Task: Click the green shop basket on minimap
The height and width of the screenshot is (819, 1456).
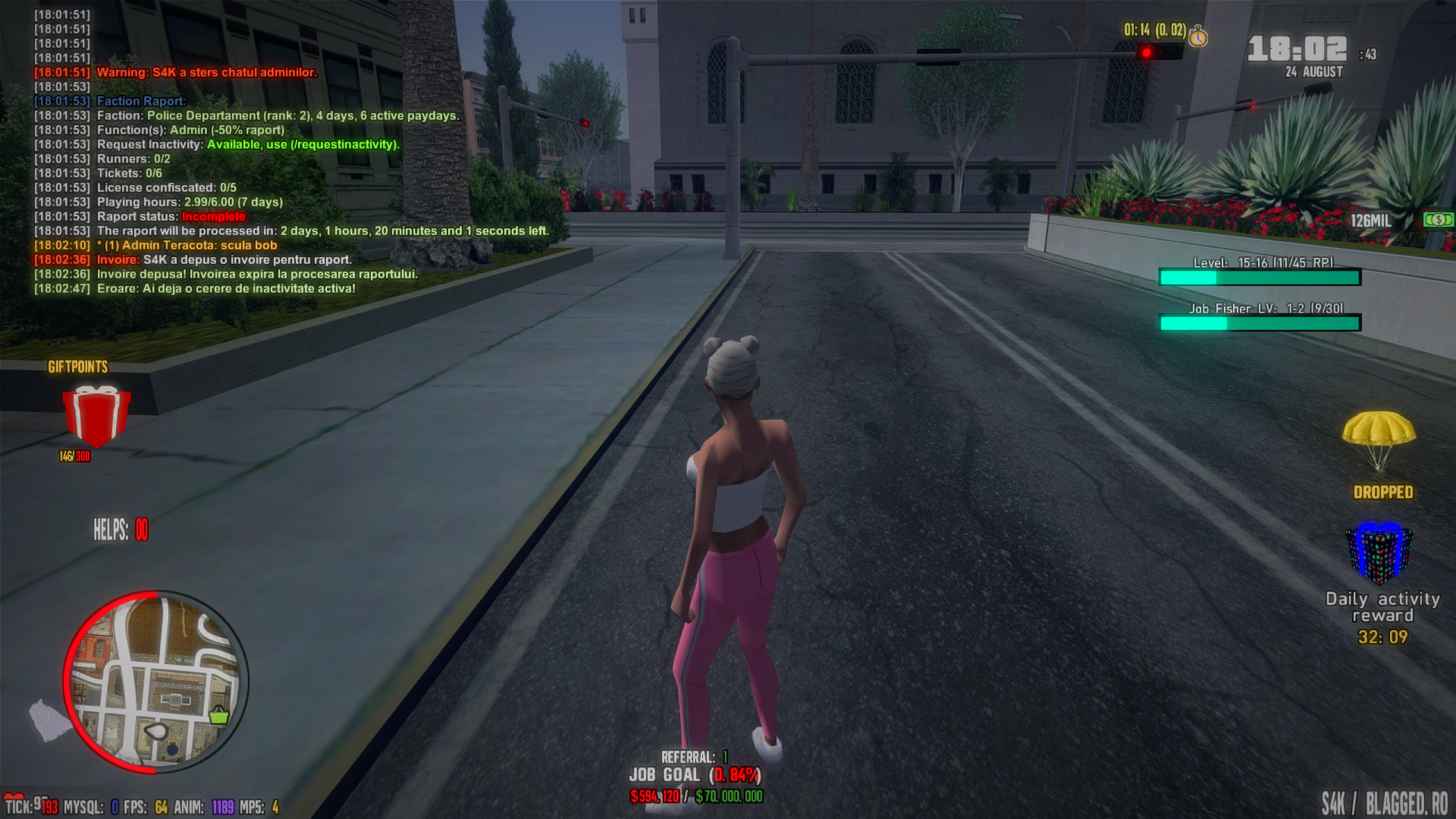Action: click(219, 715)
